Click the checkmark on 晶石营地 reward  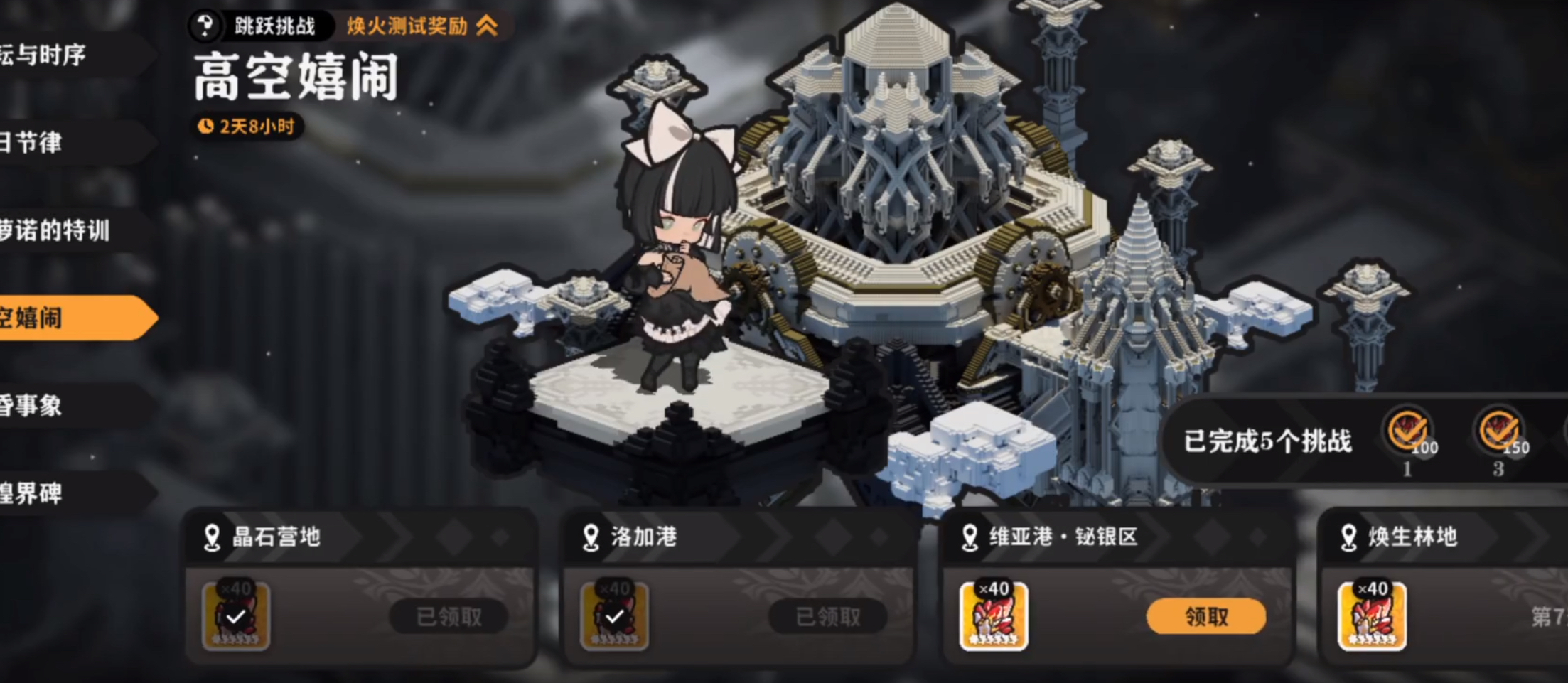[235, 617]
